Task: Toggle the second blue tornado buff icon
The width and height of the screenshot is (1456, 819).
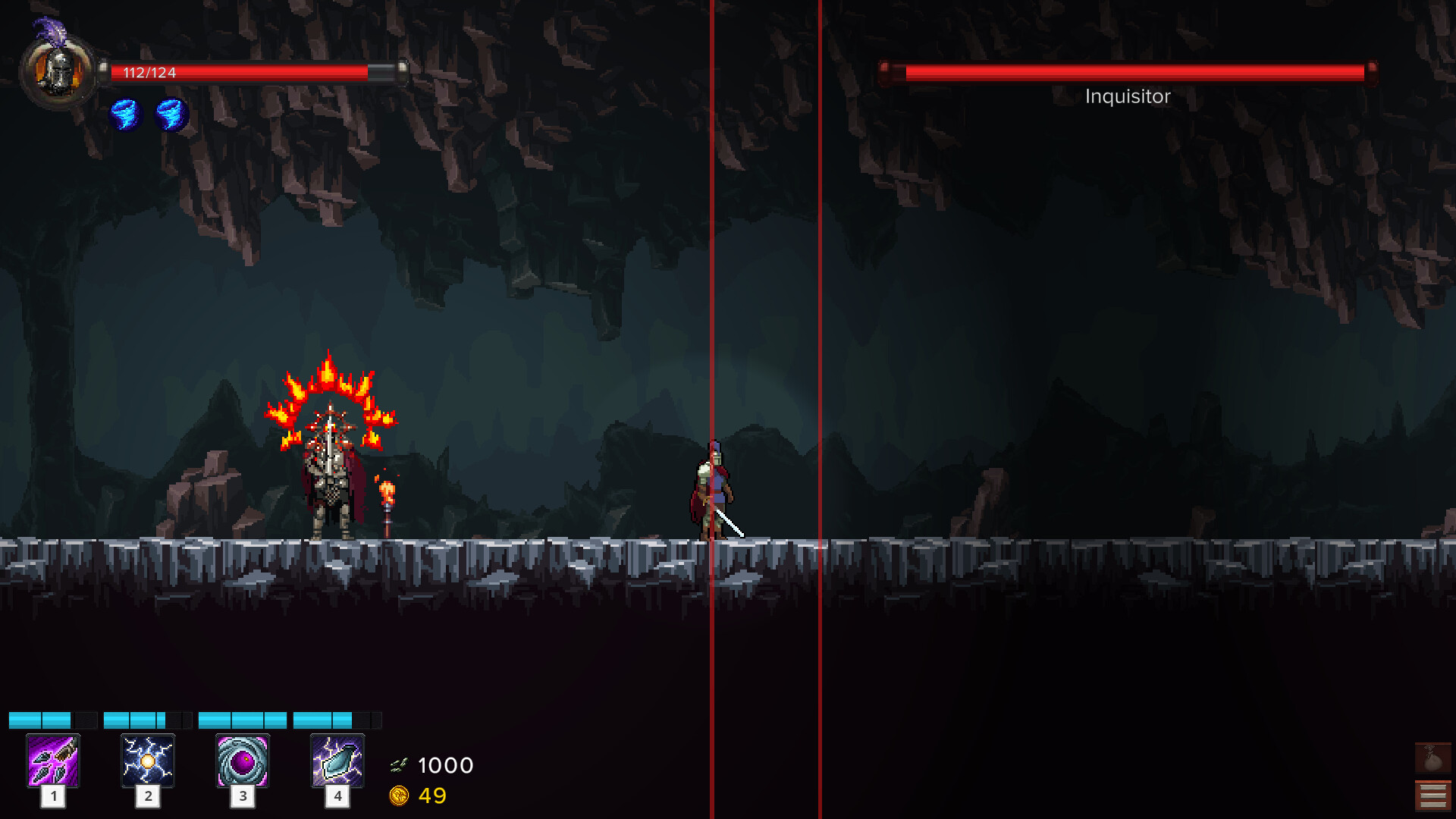Action: [x=168, y=112]
